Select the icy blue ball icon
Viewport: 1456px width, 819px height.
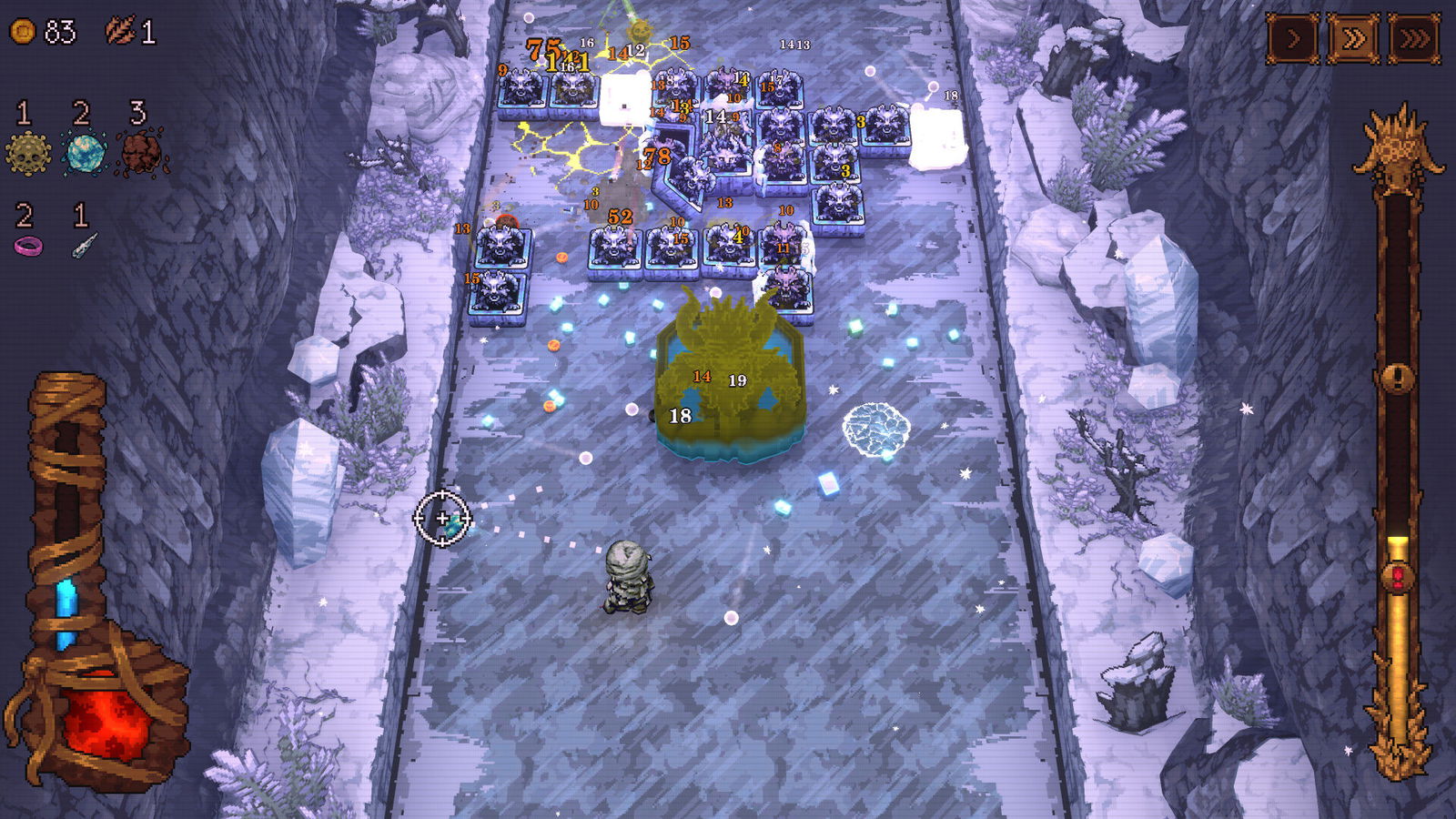pos(84,153)
